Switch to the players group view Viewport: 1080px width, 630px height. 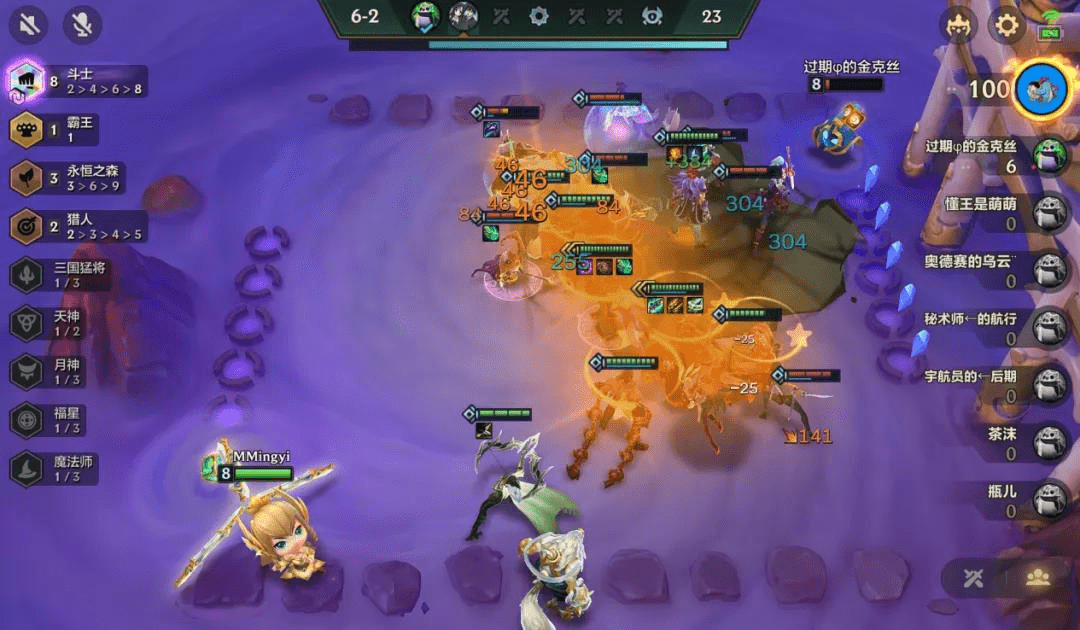[1037, 578]
